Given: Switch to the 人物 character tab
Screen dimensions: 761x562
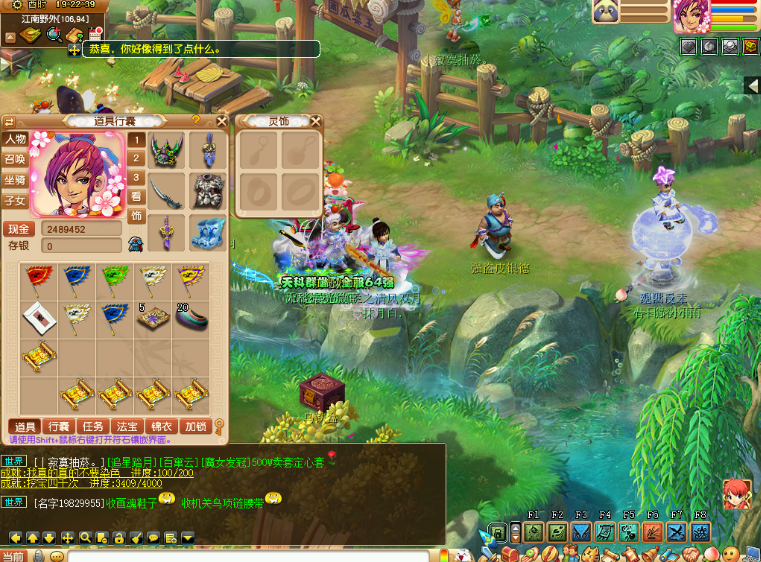Looking at the screenshot, I should 14,139.
